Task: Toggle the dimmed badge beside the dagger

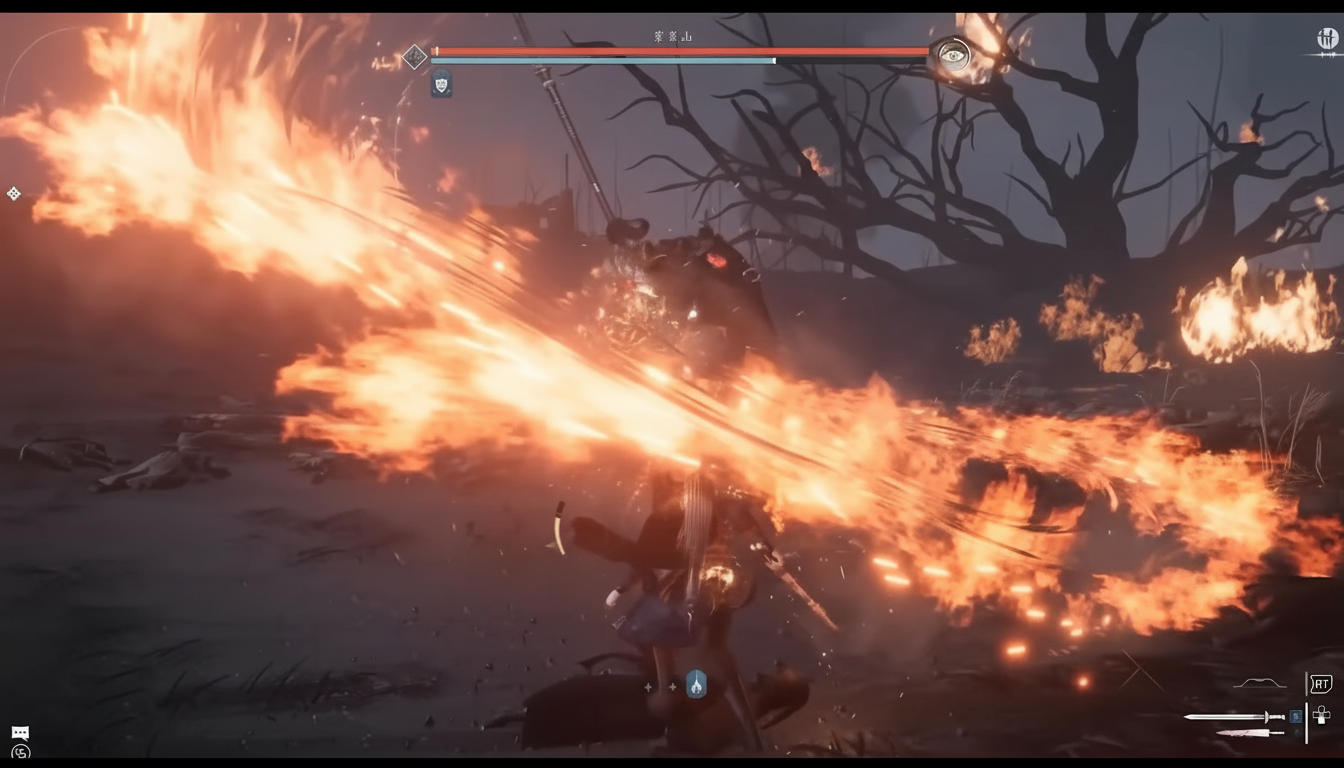Action: pos(1297,732)
